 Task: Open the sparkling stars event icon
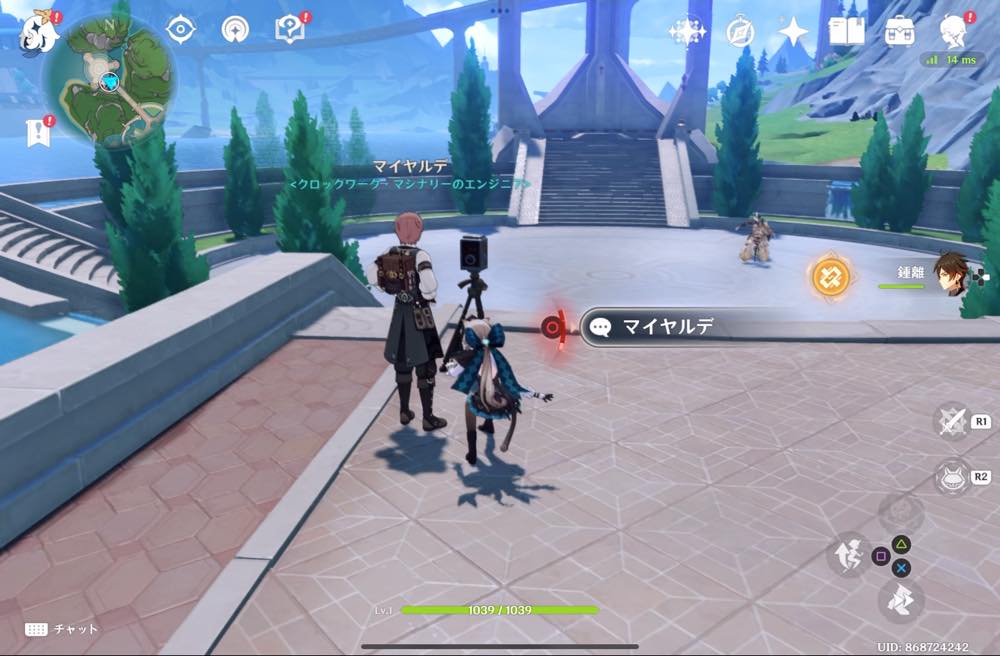tap(687, 32)
